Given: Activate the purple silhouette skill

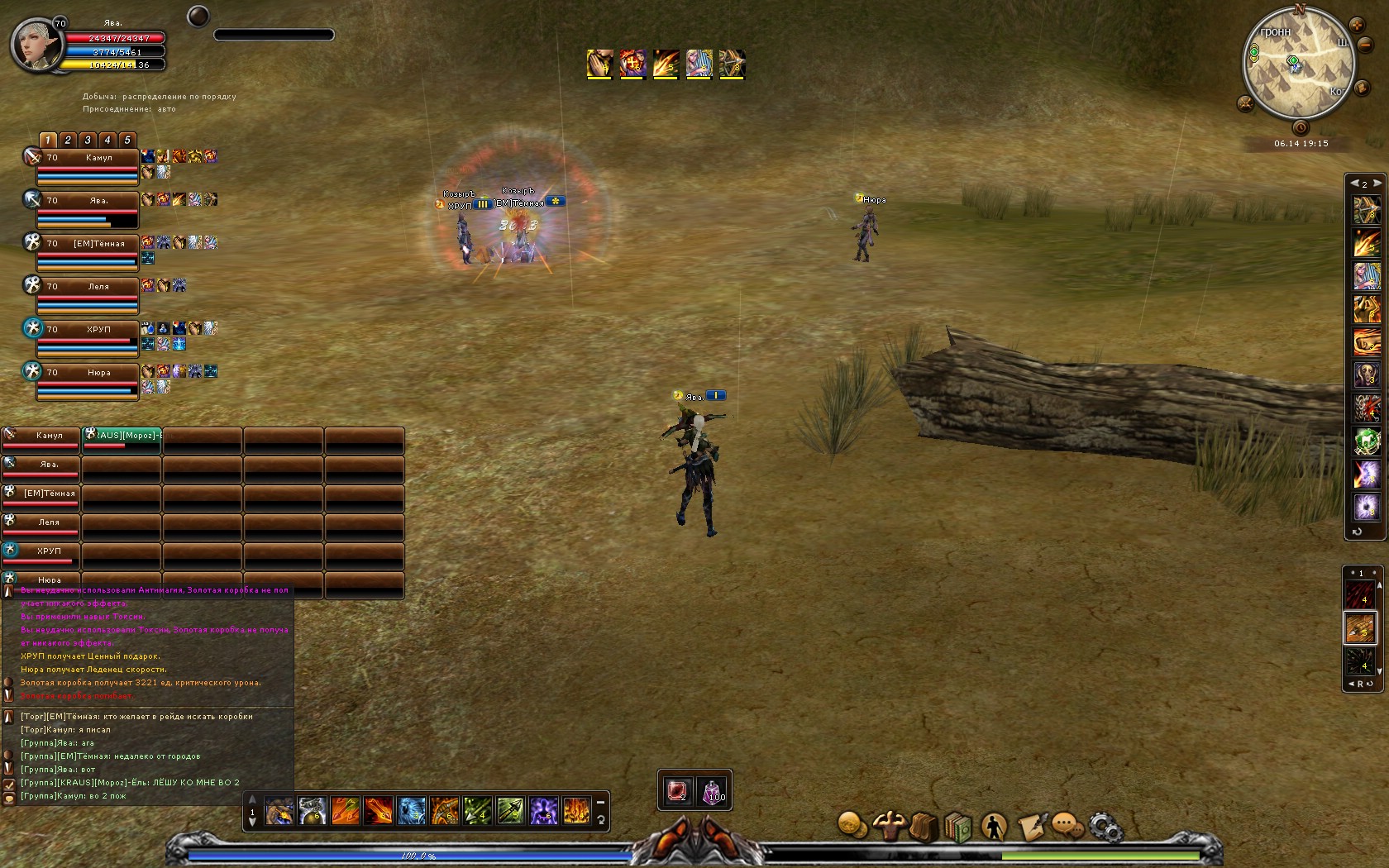Looking at the screenshot, I should pos(543,811).
